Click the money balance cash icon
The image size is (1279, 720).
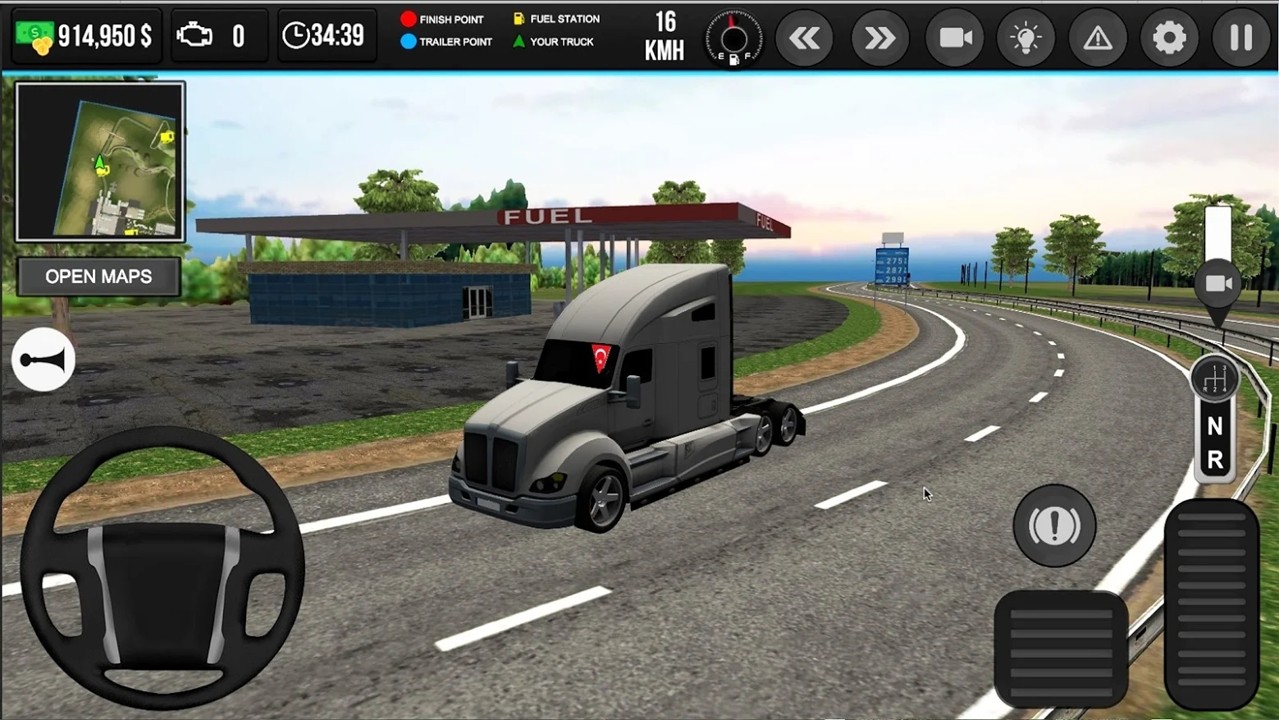[35, 37]
